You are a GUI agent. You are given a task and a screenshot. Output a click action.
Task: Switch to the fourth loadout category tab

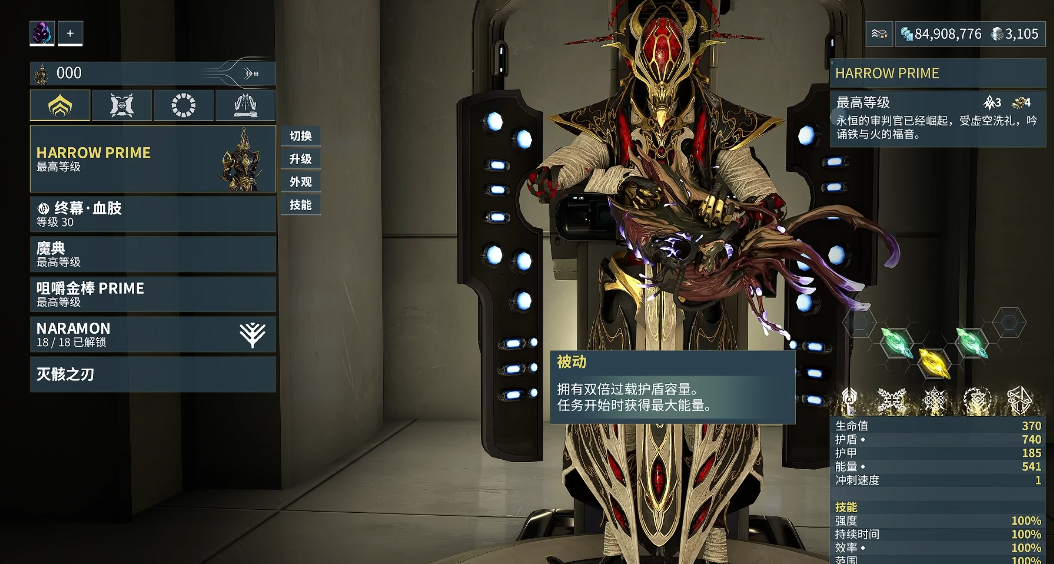point(245,105)
